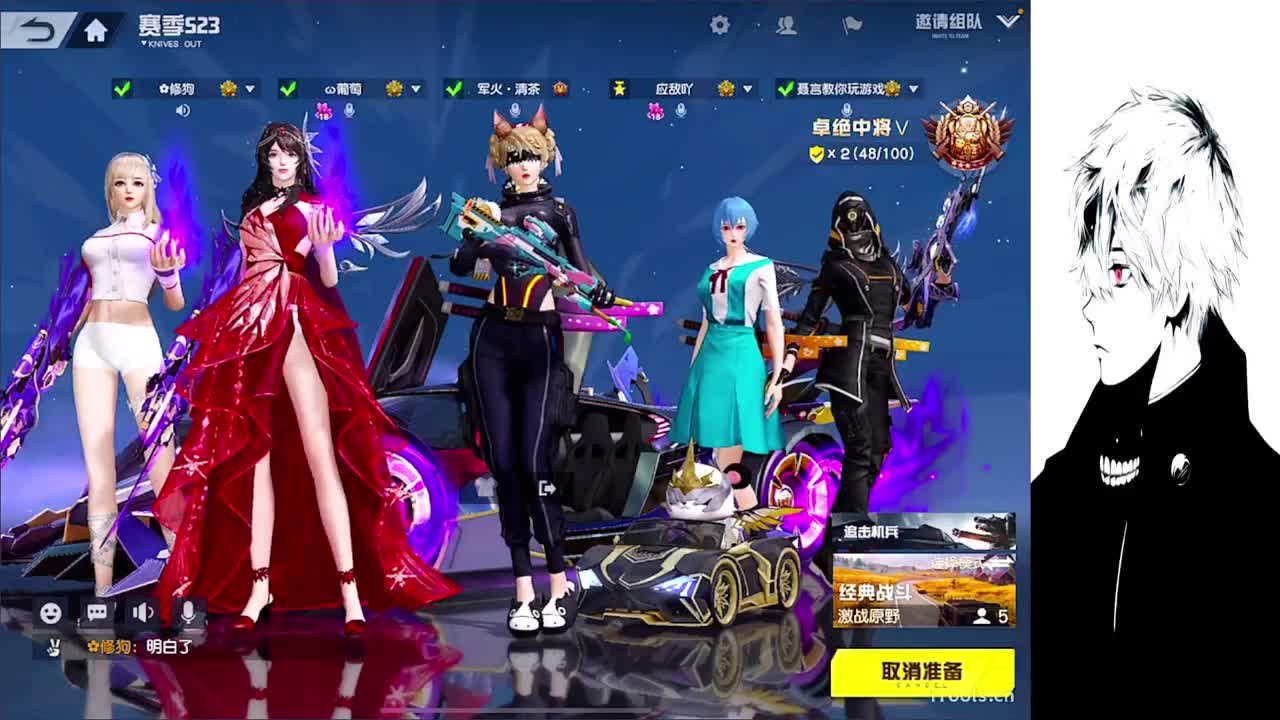Click the microphone icon near the chat bar
The image size is (1280, 720).
pyautogui.click(x=188, y=612)
